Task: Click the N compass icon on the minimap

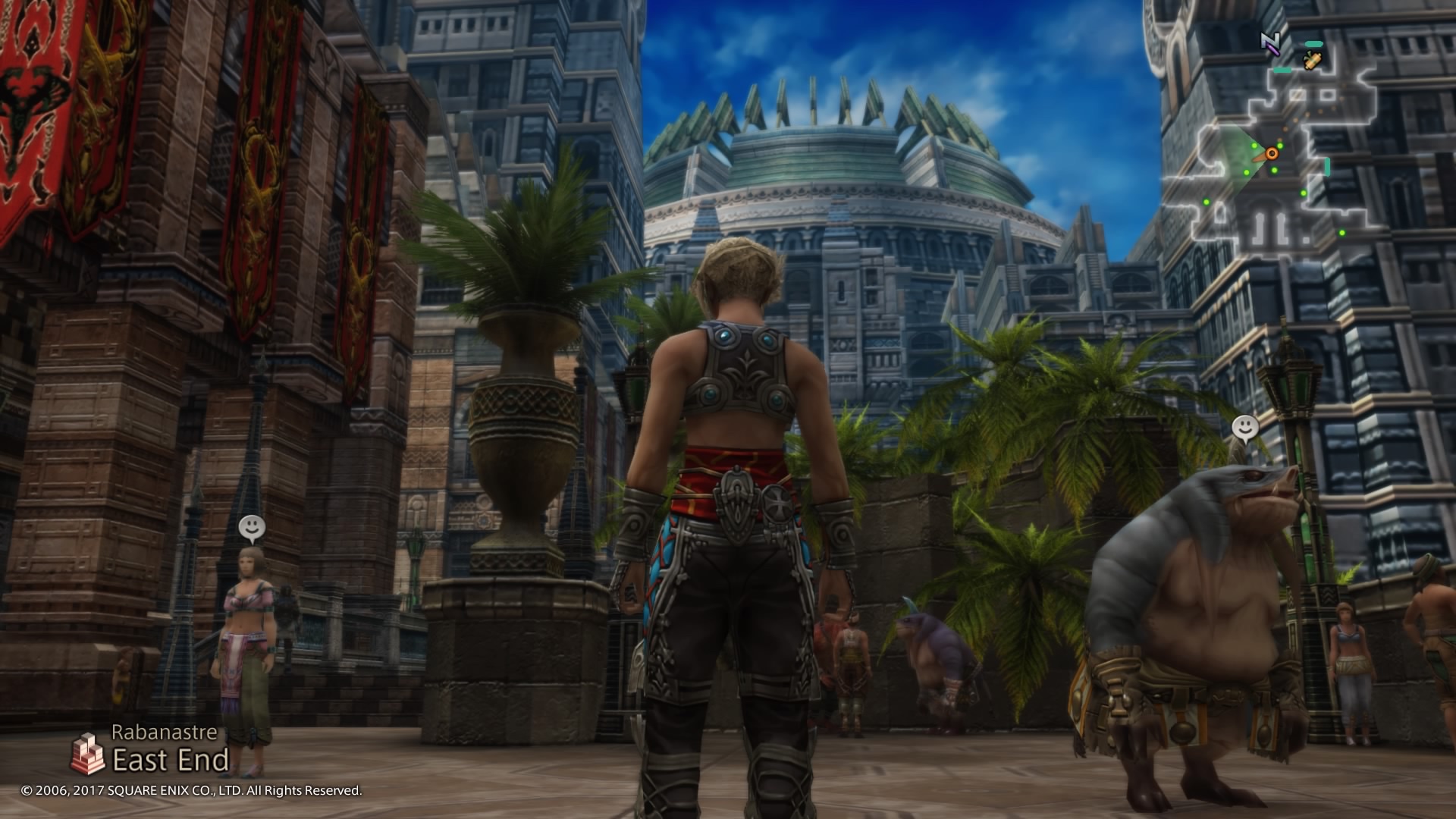Action: click(x=1269, y=42)
